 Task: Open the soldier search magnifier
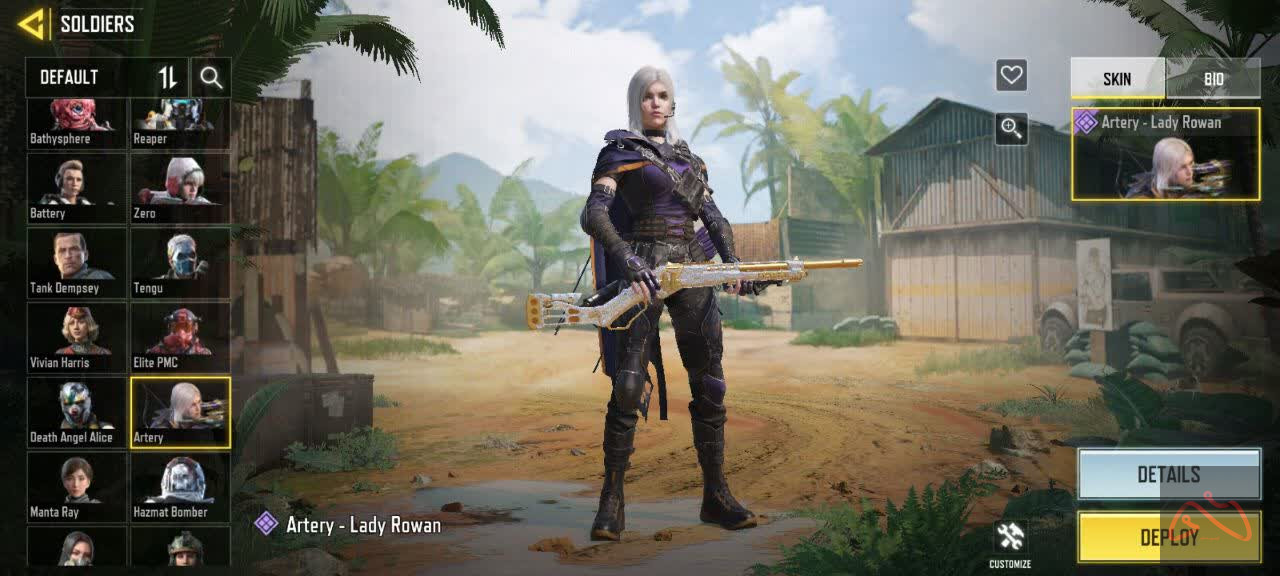pos(211,77)
